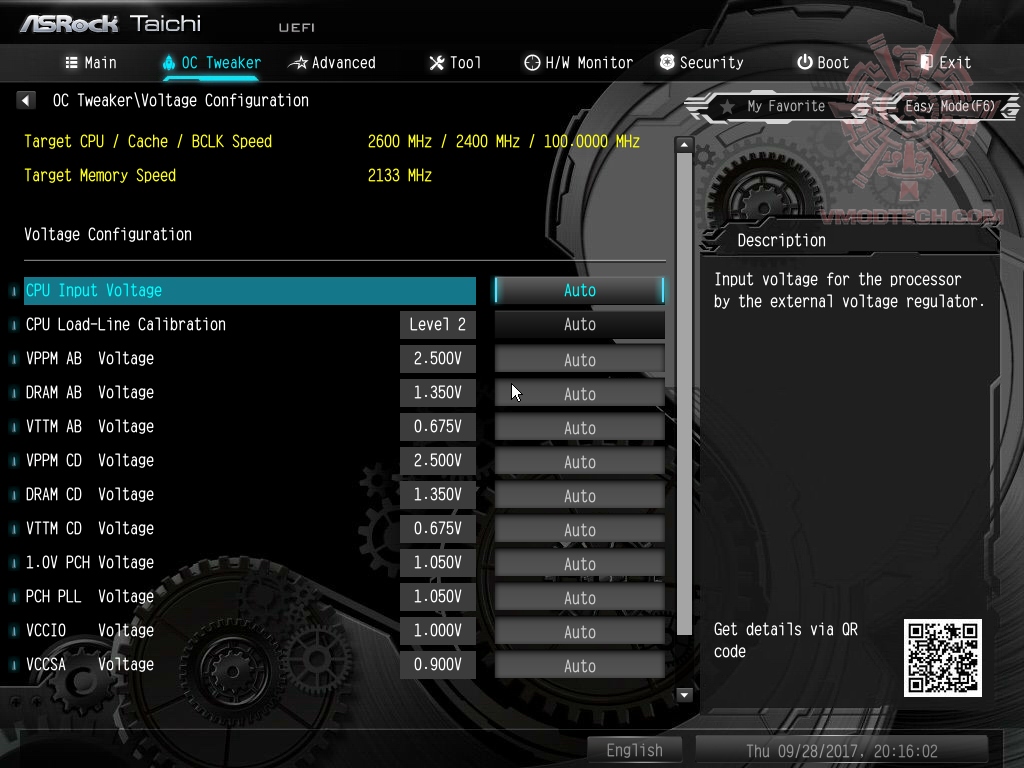1024x768 pixels.
Task: Click the scroll up arrow
Action: (x=685, y=145)
